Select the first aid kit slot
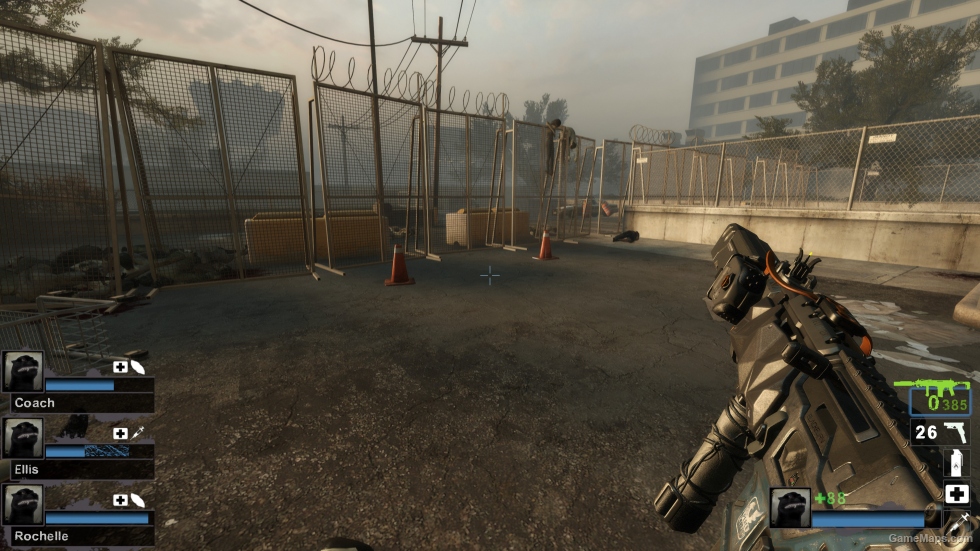The height and width of the screenshot is (551, 980). pyautogui.click(x=956, y=494)
